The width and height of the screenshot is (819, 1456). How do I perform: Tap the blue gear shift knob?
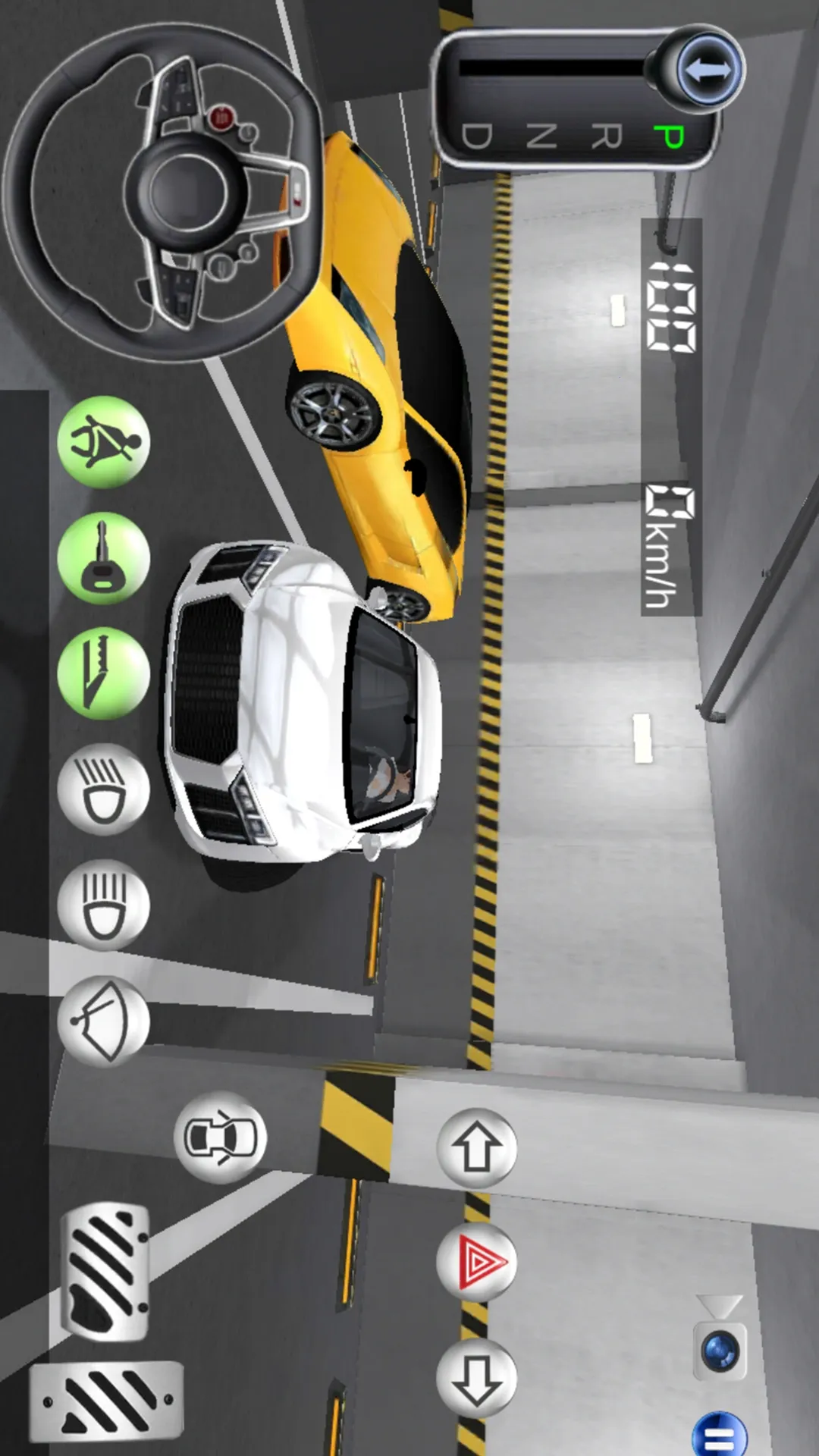point(707,71)
